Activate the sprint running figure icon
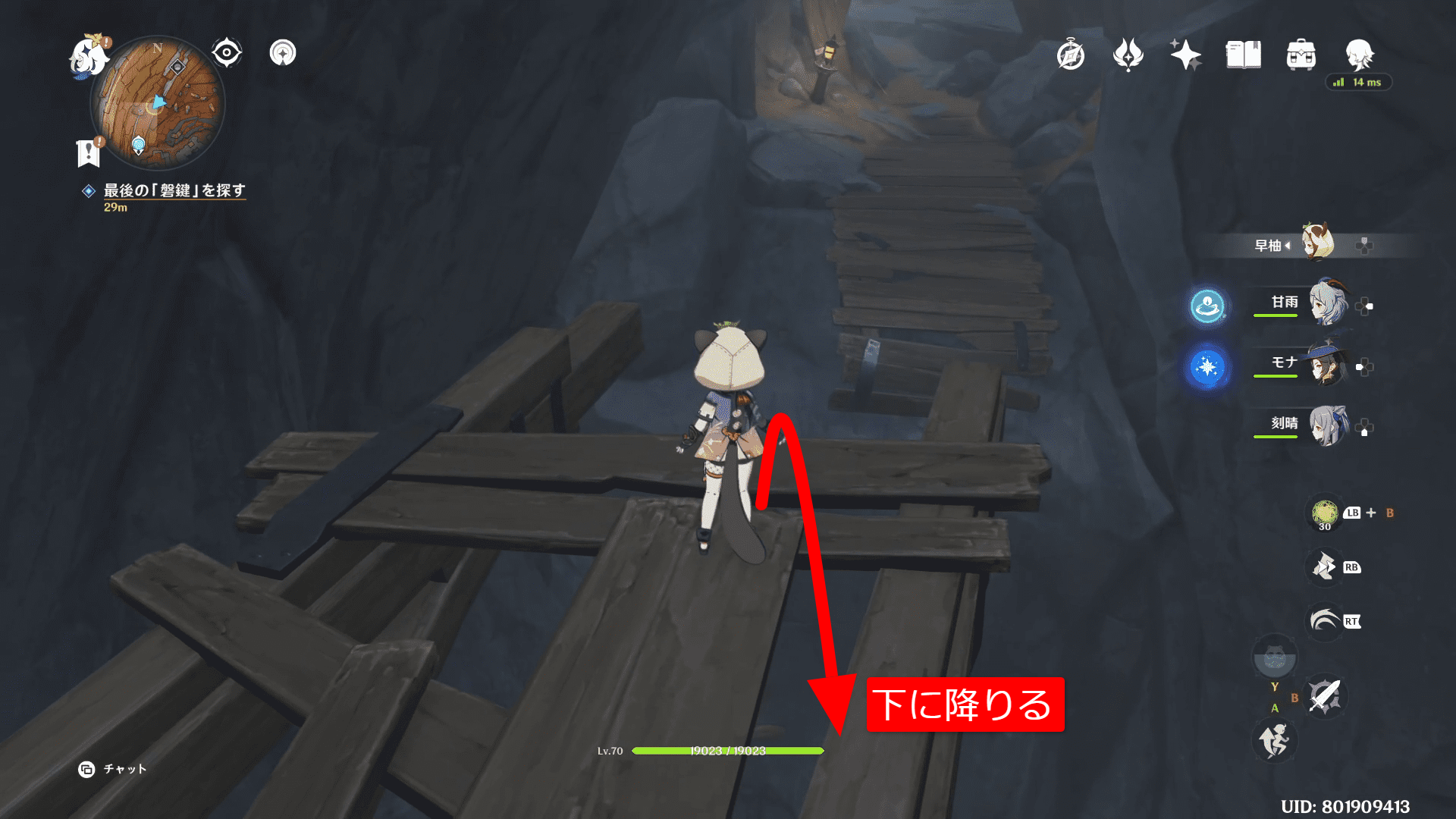Viewport: 1456px width, 819px height. click(x=1274, y=740)
